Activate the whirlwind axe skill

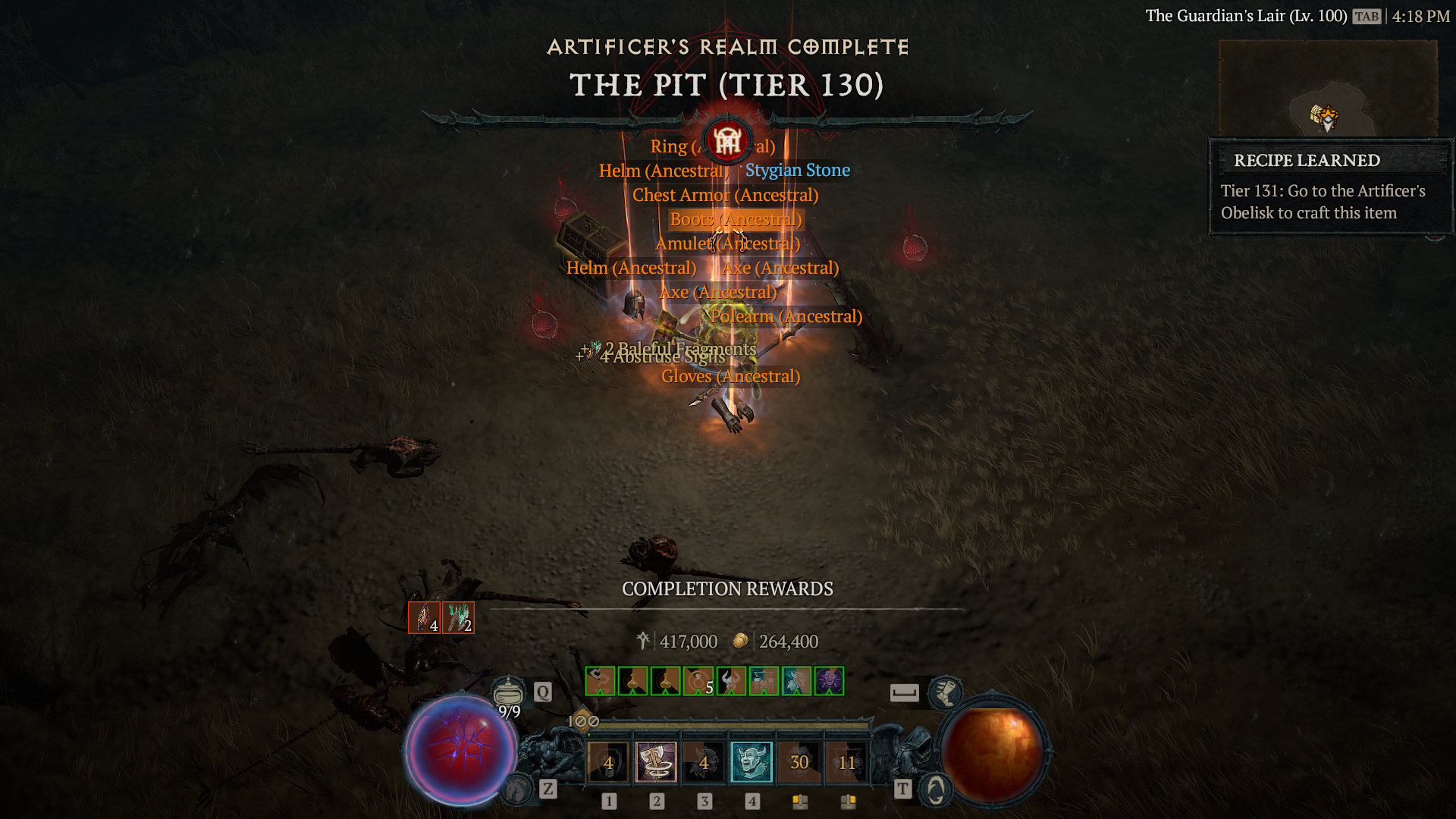click(655, 761)
